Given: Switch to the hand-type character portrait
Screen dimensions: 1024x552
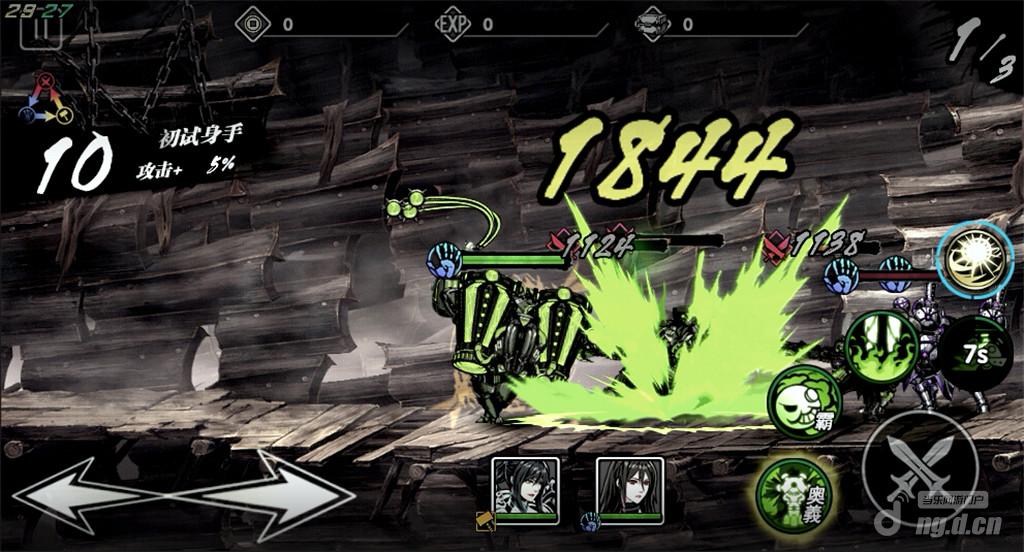Looking at the screenshot, I should pos(629,488).
